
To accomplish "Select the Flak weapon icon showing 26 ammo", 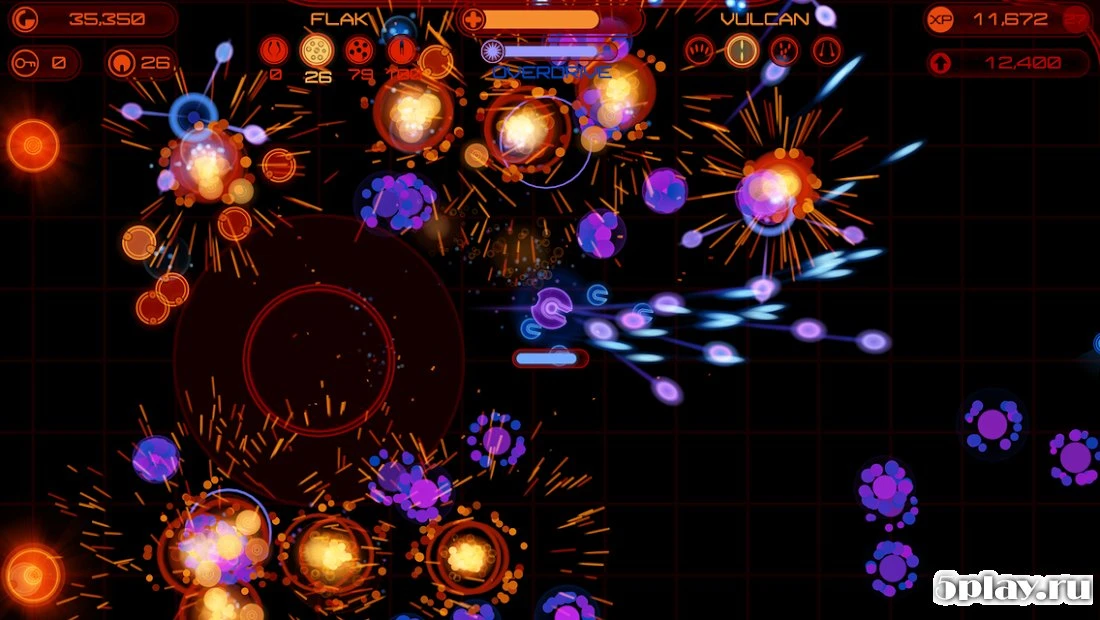I will pyautogui.click(x=317, y=50).
